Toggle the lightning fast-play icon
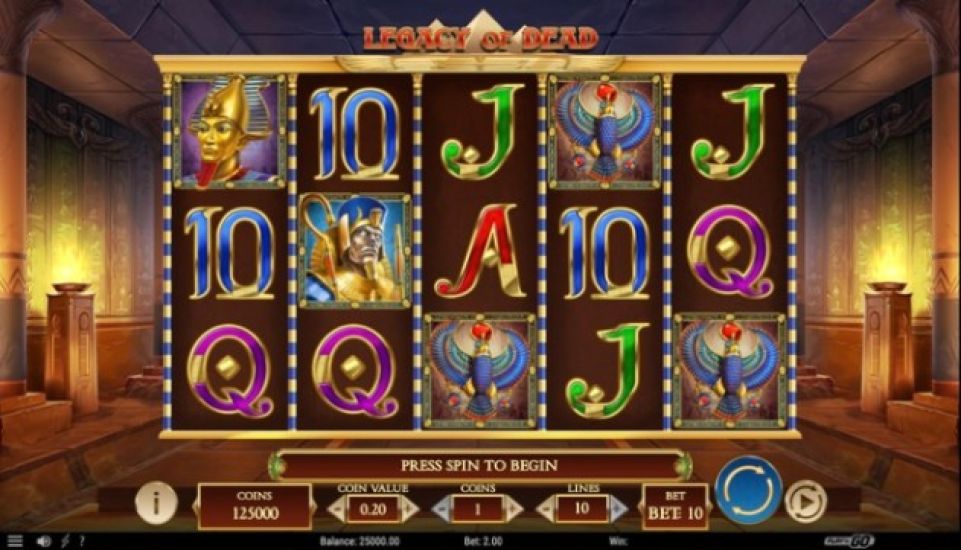Viewport: 961px width, 550px height. pyautogui.click(x=65, y=541)
